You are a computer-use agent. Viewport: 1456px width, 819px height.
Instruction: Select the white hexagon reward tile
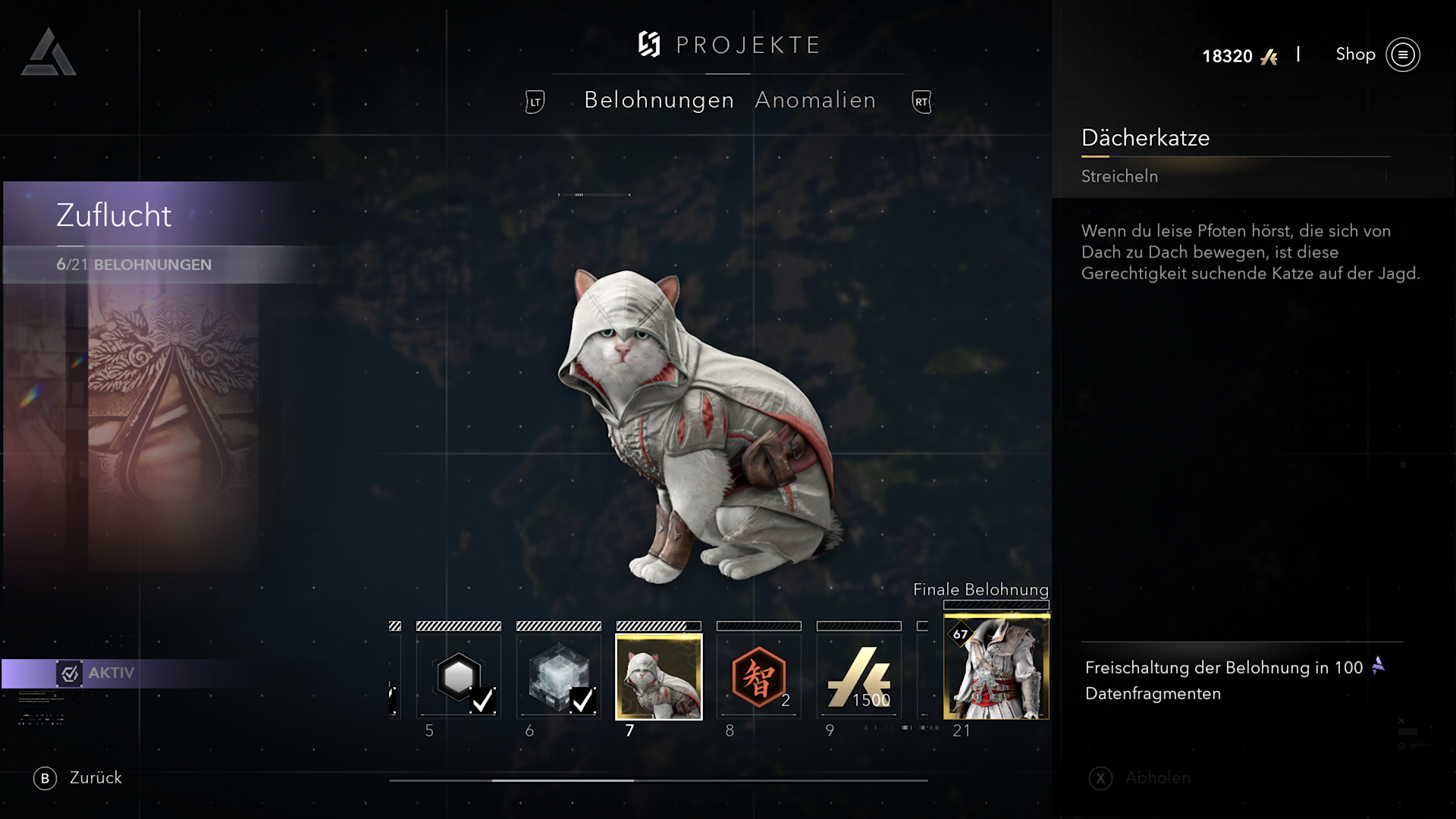pos(459,676)
